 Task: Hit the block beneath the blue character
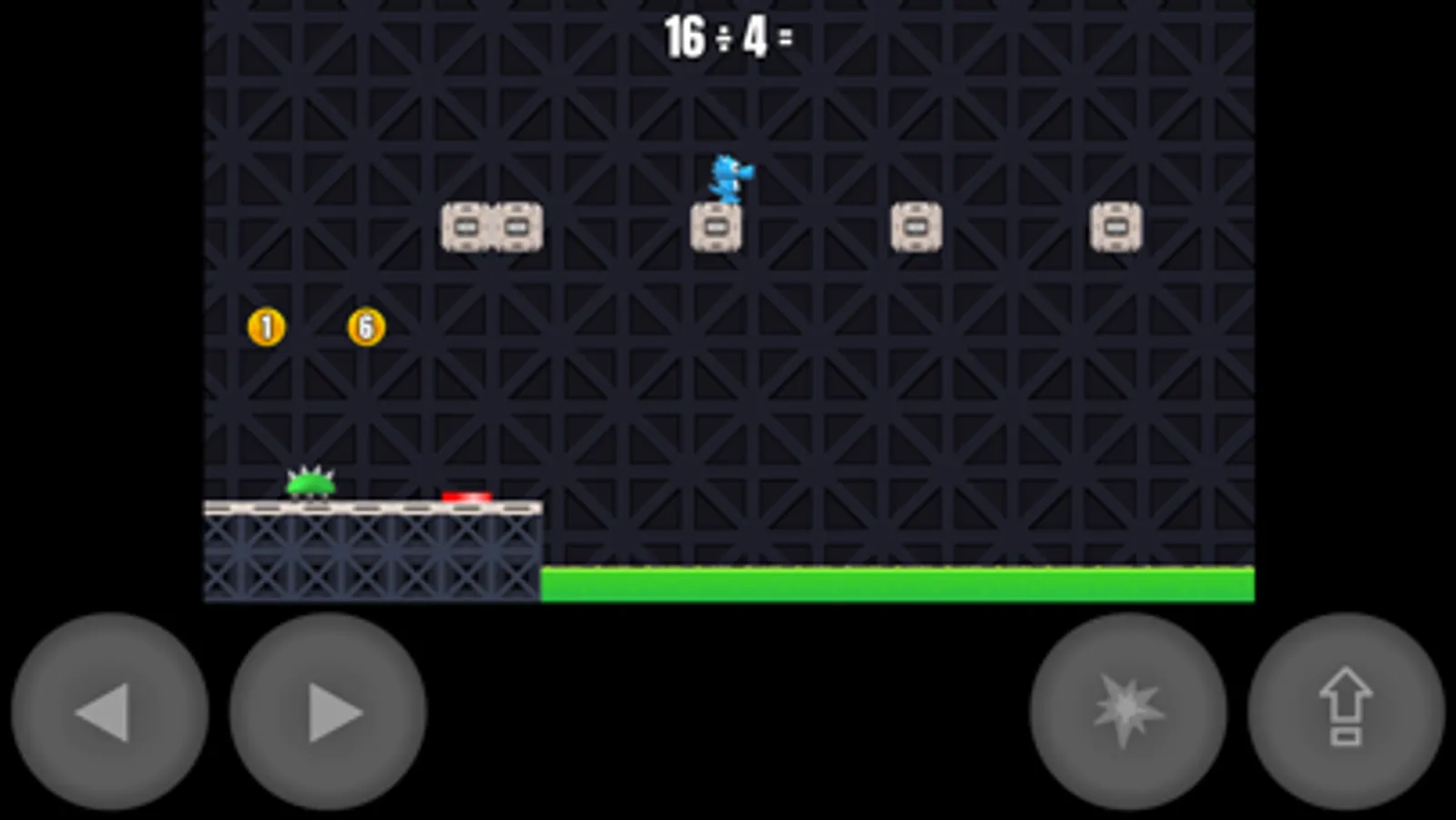(718, 225)
